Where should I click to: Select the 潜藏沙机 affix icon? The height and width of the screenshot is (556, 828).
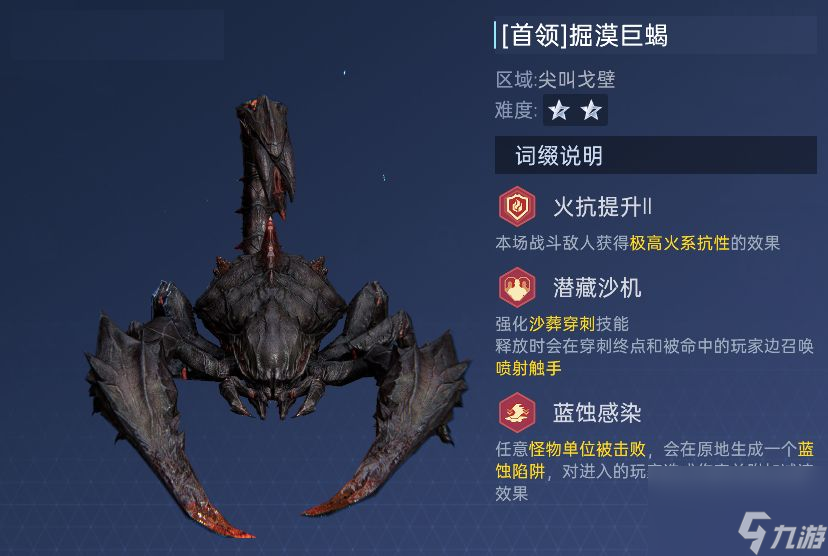tap(517, 288)
